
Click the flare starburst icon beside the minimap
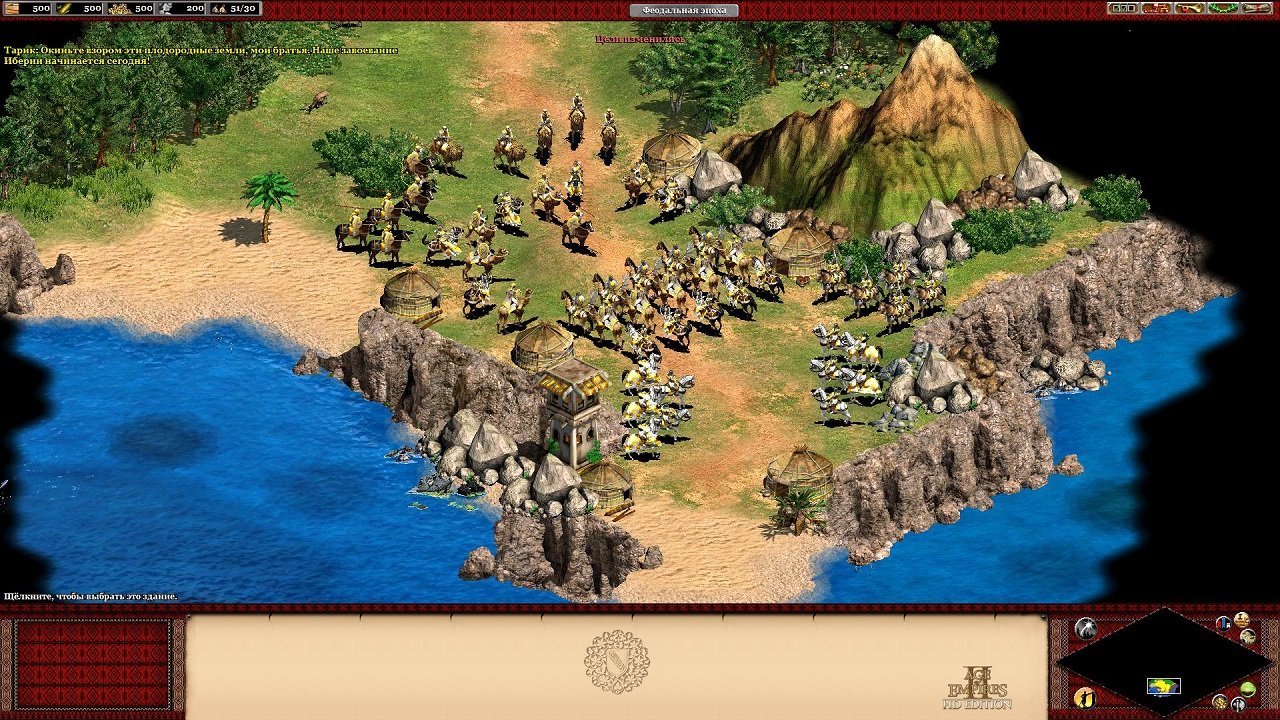(x=1085, y=627)
